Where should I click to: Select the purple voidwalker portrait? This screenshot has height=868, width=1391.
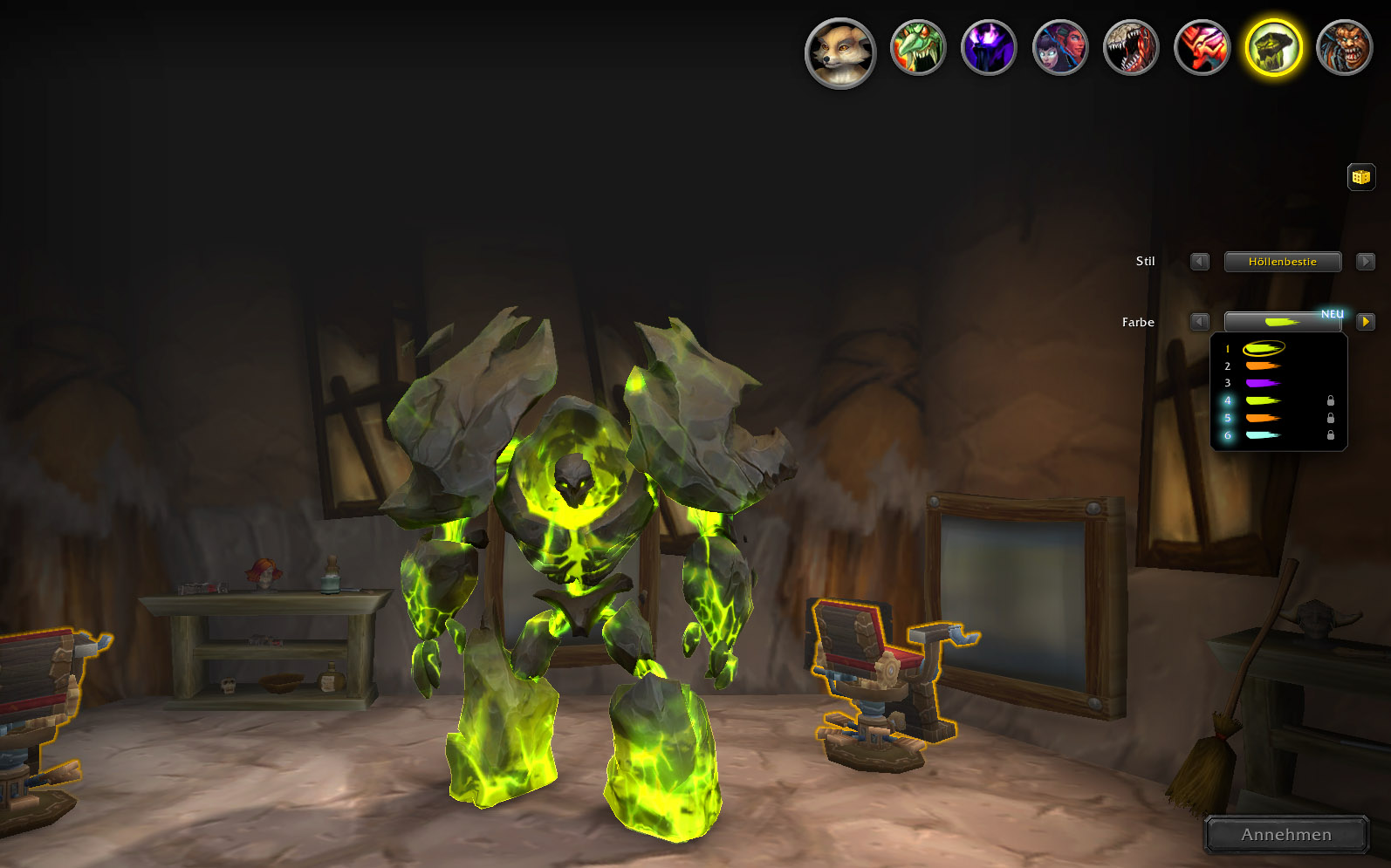click(x=989, y=47)
